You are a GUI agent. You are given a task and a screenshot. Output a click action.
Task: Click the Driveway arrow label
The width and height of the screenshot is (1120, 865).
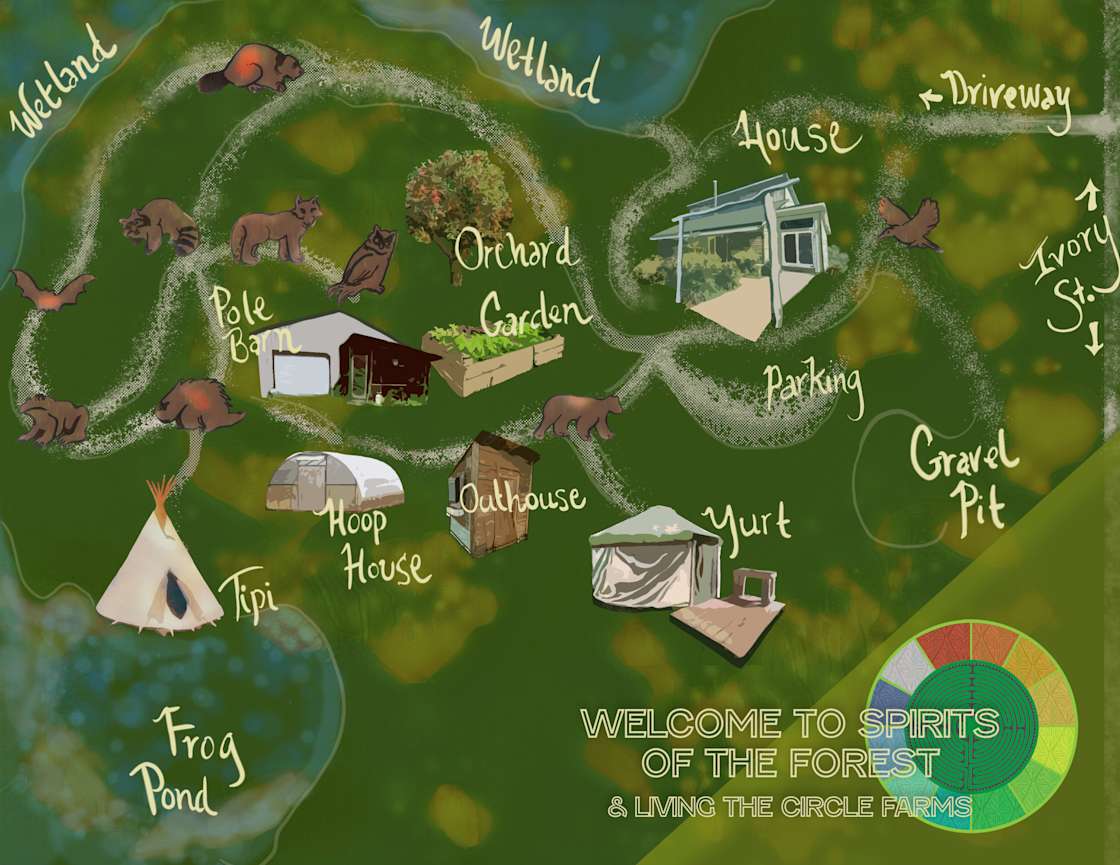point(995,98)
